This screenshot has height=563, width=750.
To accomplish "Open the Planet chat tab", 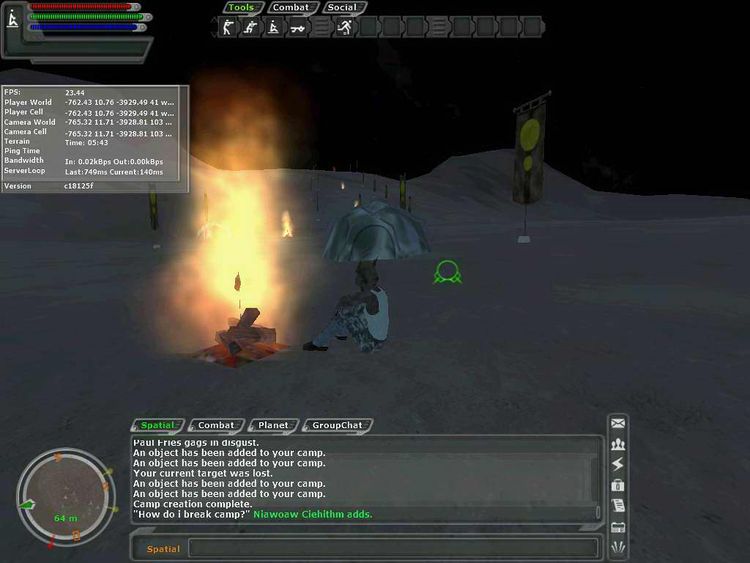I will (273, 425).
